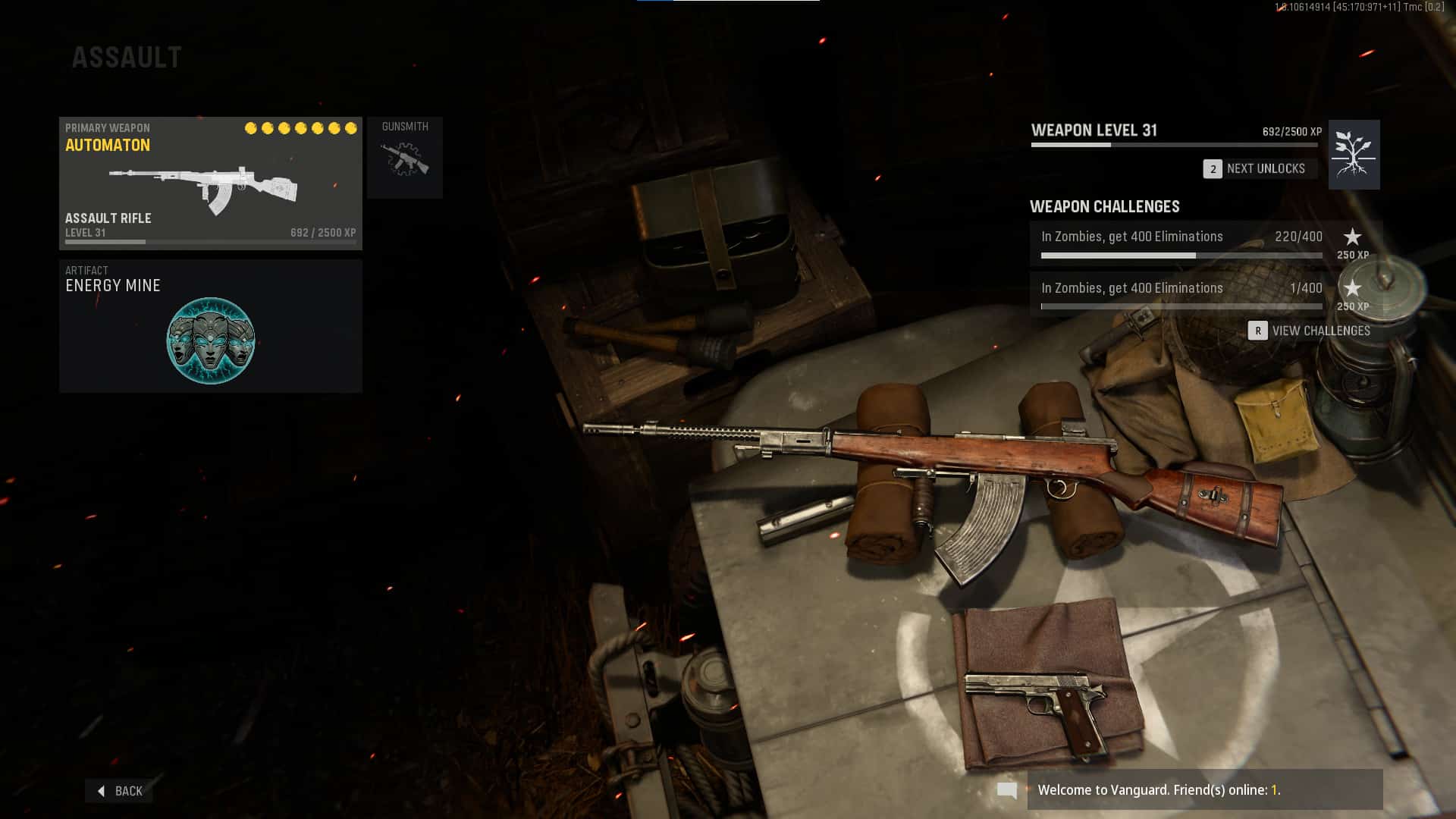Viewport: 1456px width, 819px height.
Task: Select the 1/400 Zombies eliminations challenge
Action: pyautogui.click(x=1181, y=294)
